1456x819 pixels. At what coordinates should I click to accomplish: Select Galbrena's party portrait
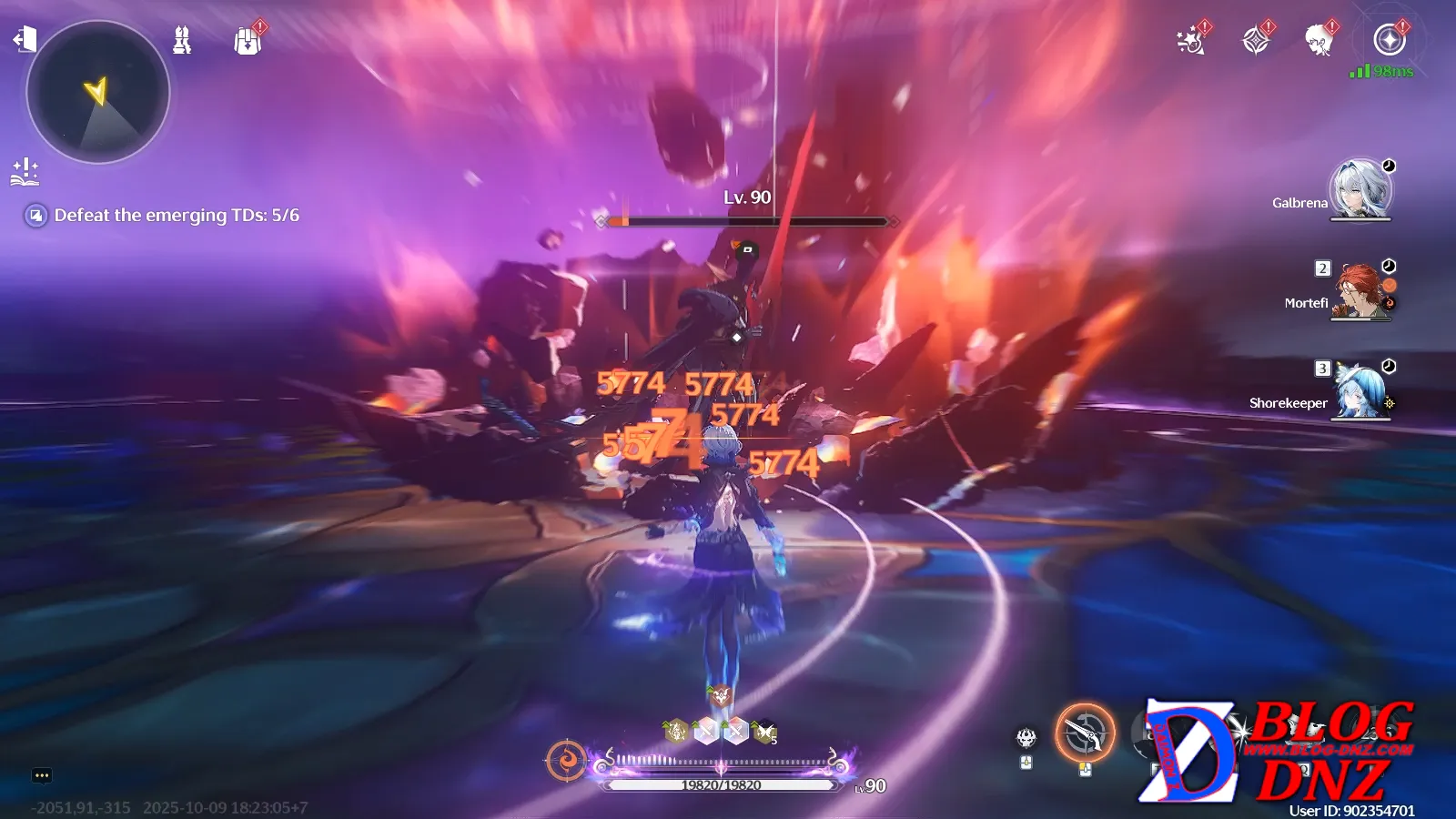pyautogui.click(x=1360, y=189)
